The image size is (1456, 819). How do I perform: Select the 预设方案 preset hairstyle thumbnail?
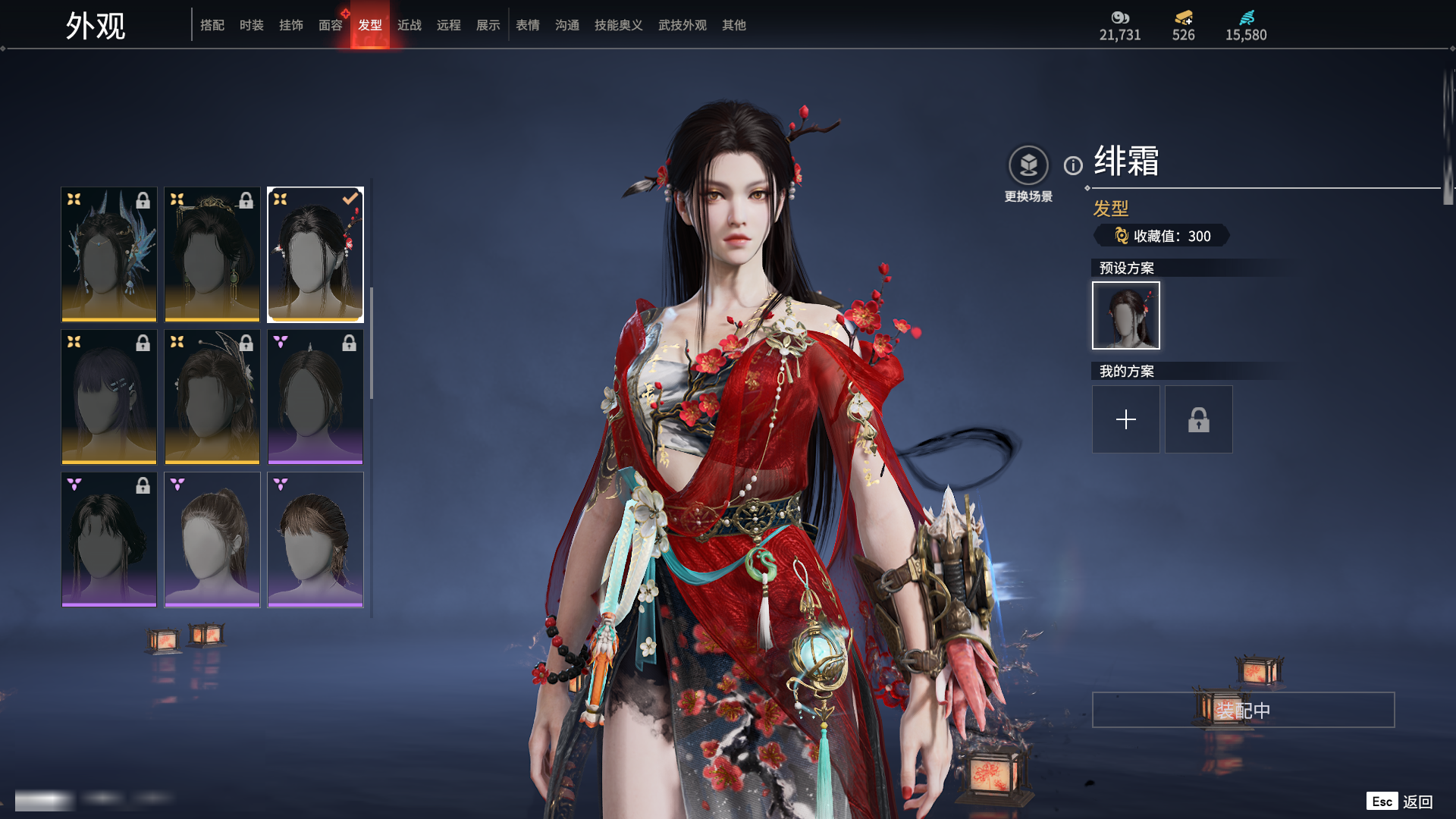pos(1125,315)
